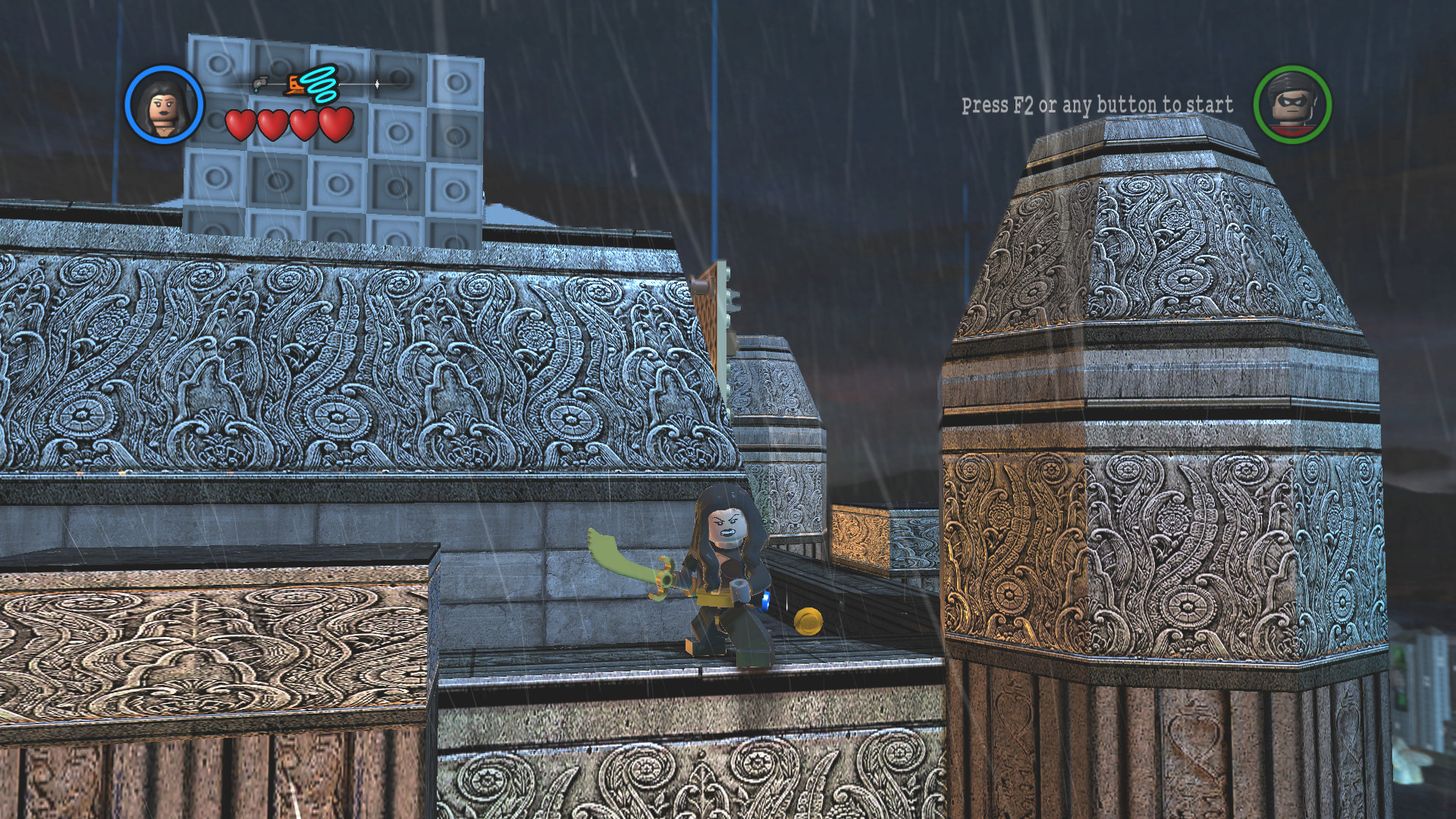The width and height of the screenshot is (1456, 819).
Task: Select the cyan whip swirl weapon icon
Action: click(x=322, y=83)
